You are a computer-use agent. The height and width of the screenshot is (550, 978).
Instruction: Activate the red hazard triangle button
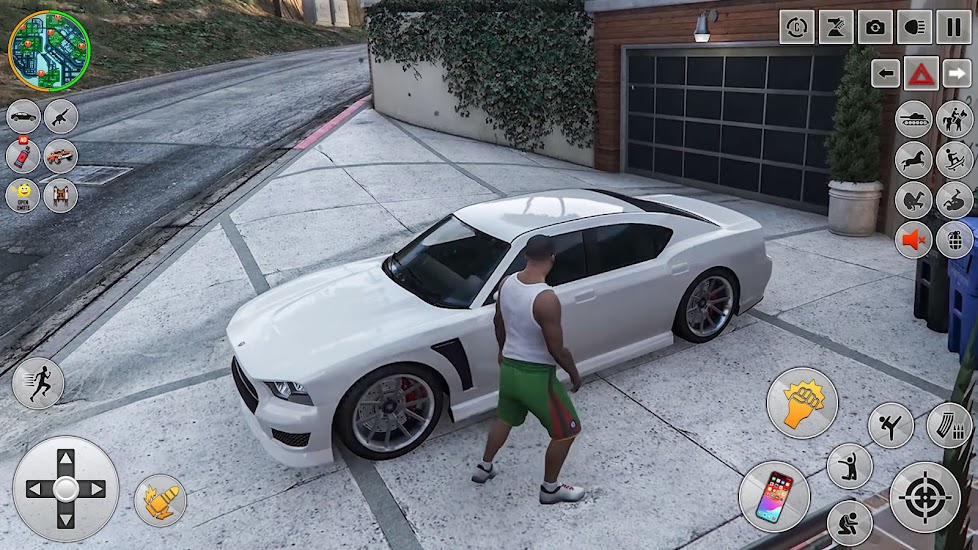(921, 73)
